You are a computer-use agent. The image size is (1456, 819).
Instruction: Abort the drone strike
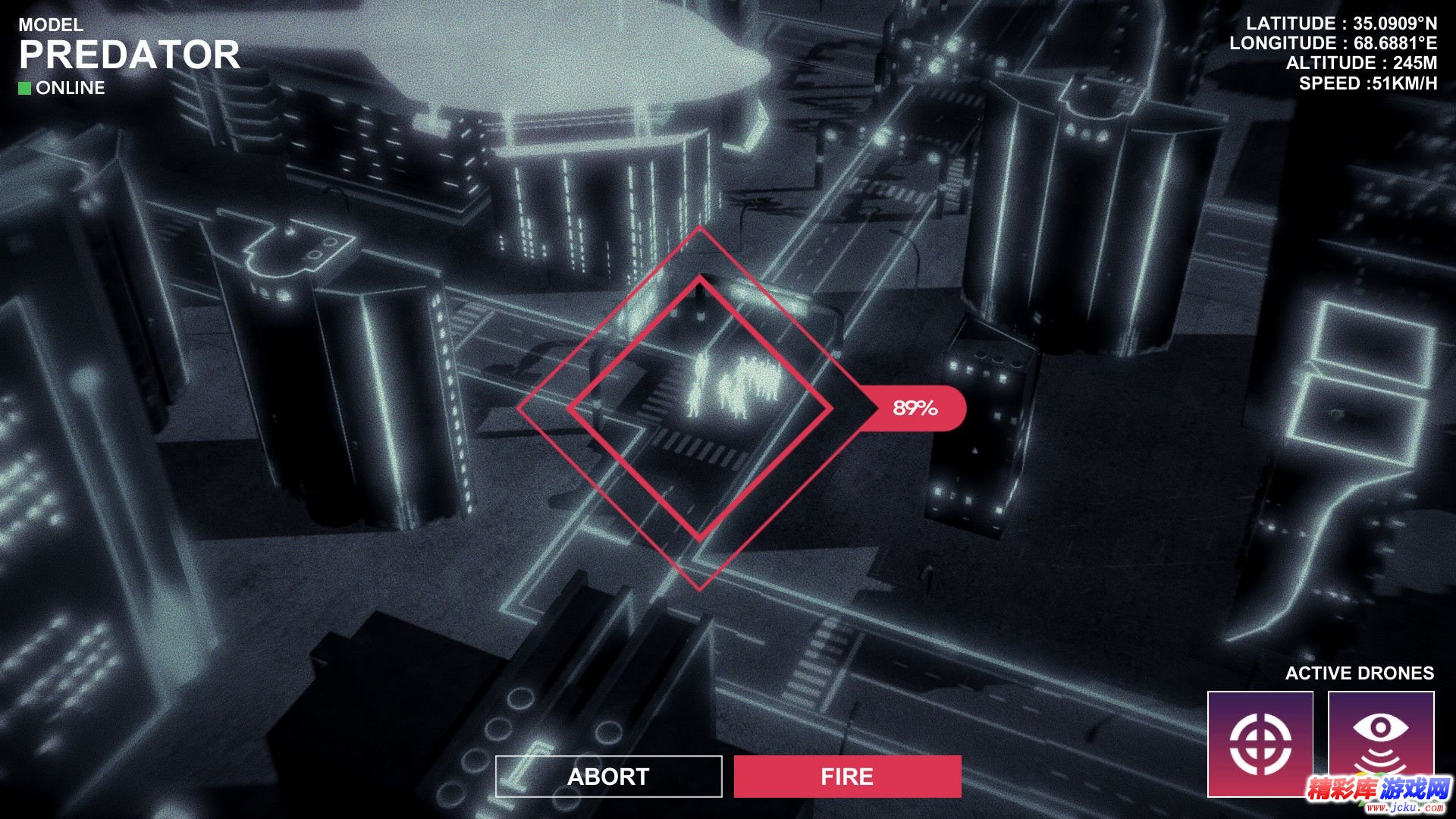click(608, 777)
